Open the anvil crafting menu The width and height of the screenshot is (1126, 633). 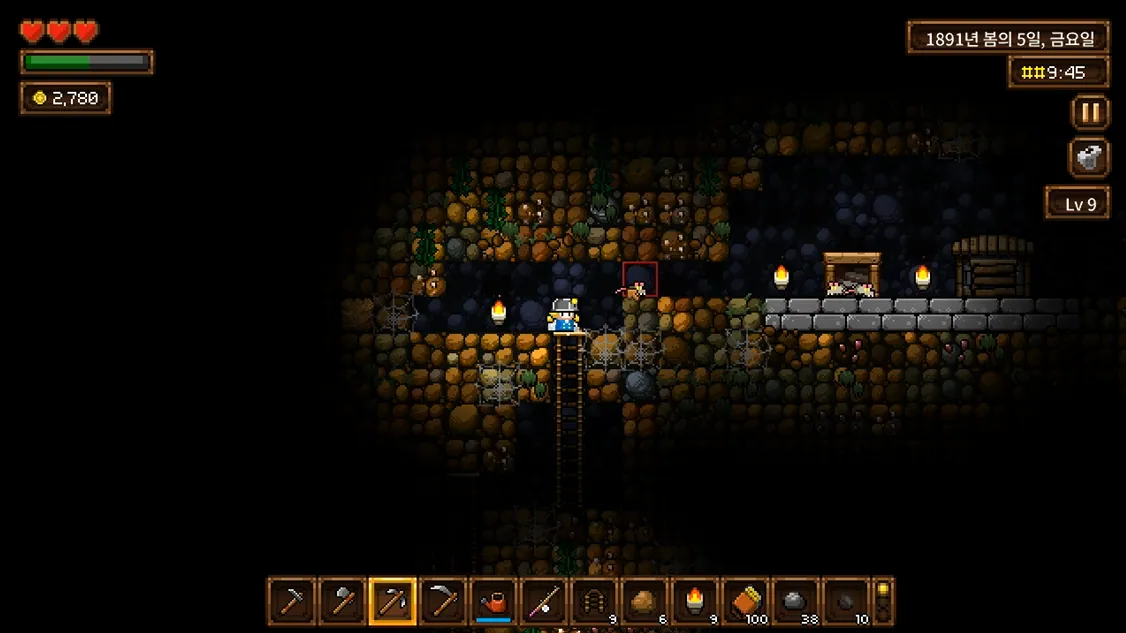click(x=1090, y=158)
